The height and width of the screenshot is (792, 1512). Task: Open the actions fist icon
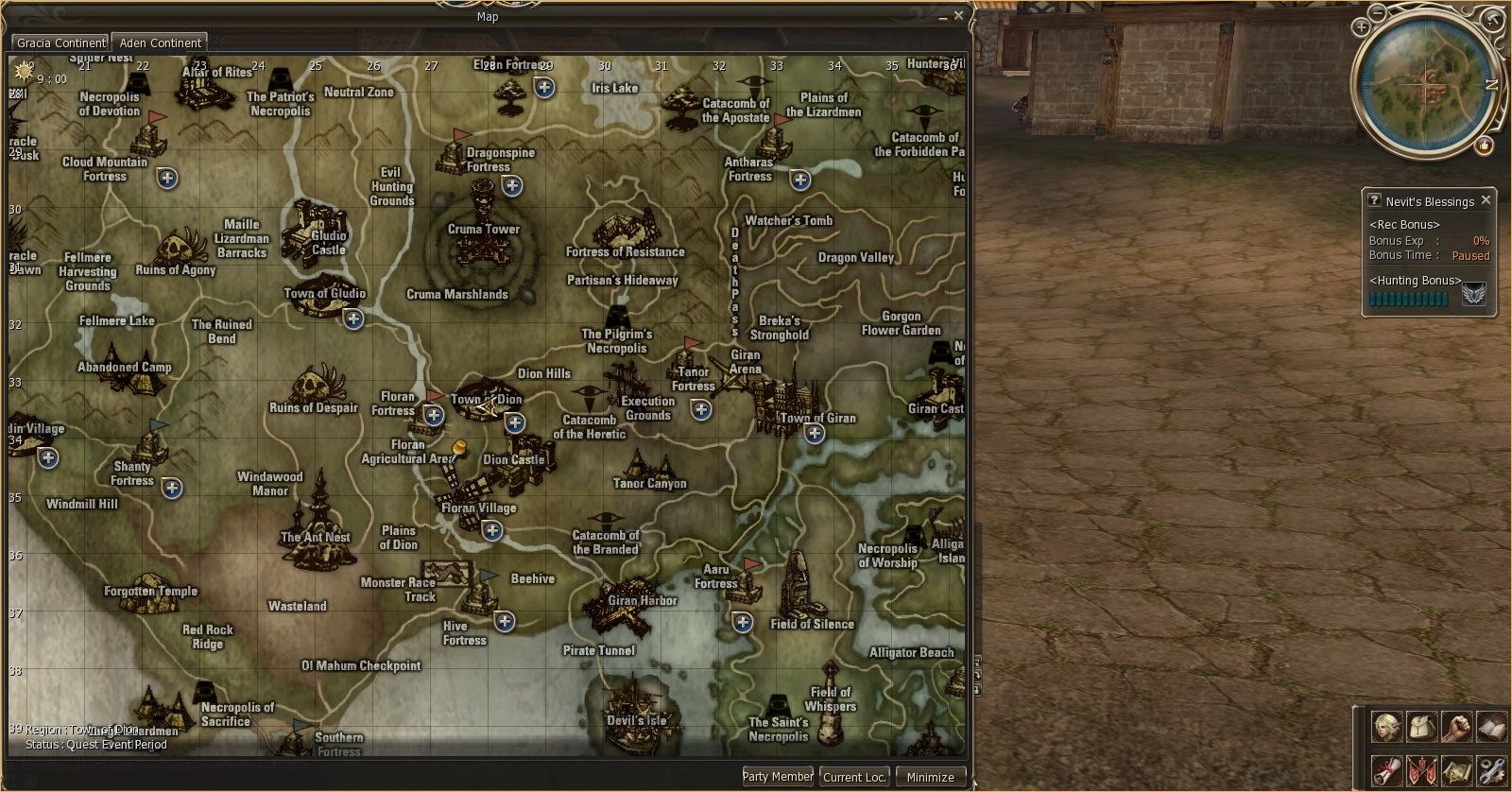(1455, 727)
